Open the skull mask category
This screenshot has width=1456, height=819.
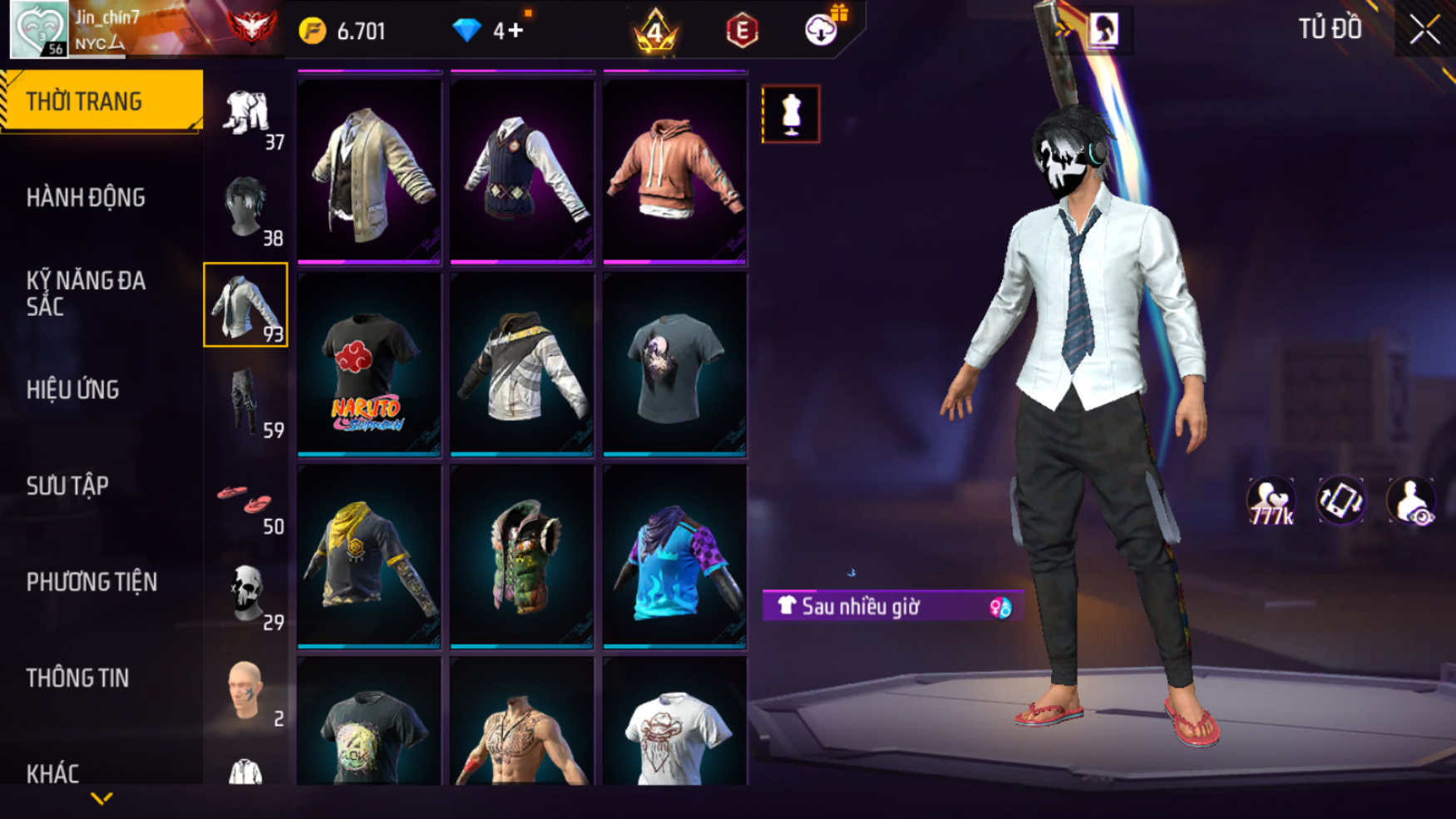tap(246, 594)
